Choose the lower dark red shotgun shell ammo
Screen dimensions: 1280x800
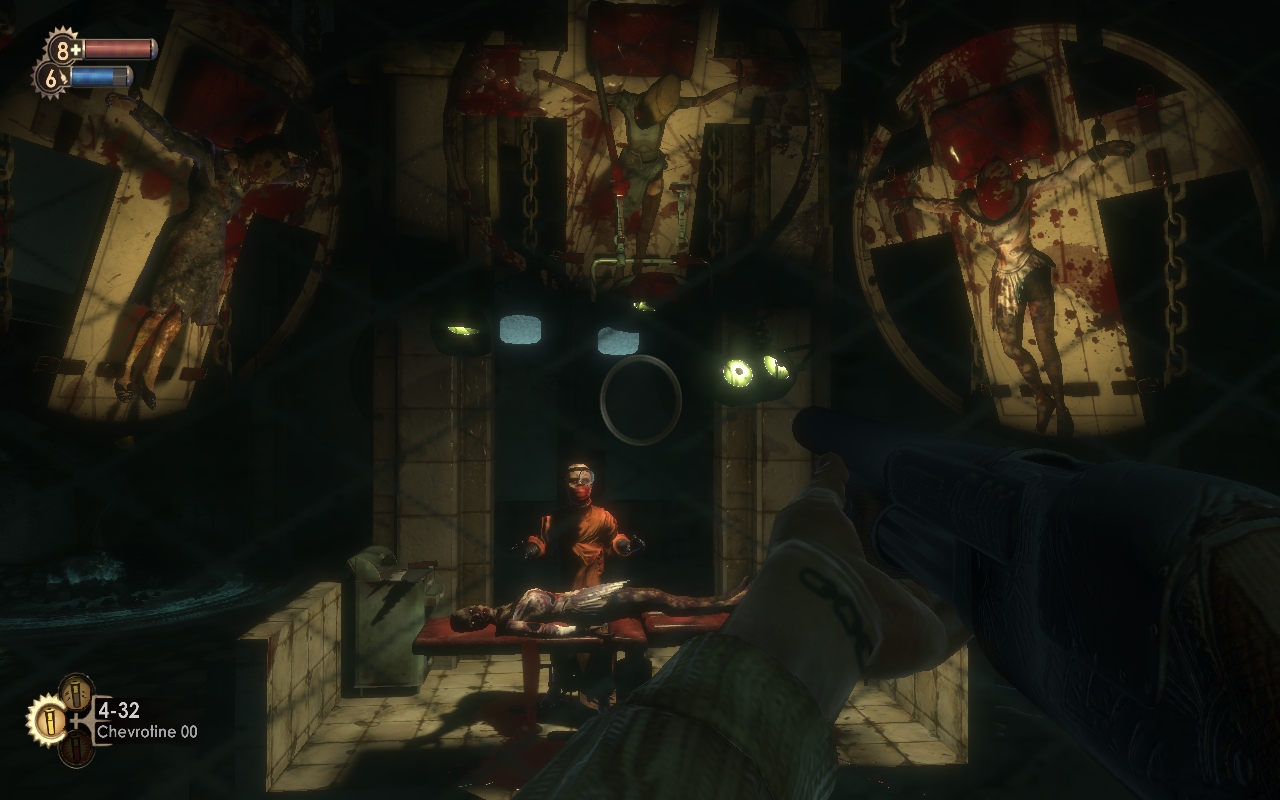[76, 747]
